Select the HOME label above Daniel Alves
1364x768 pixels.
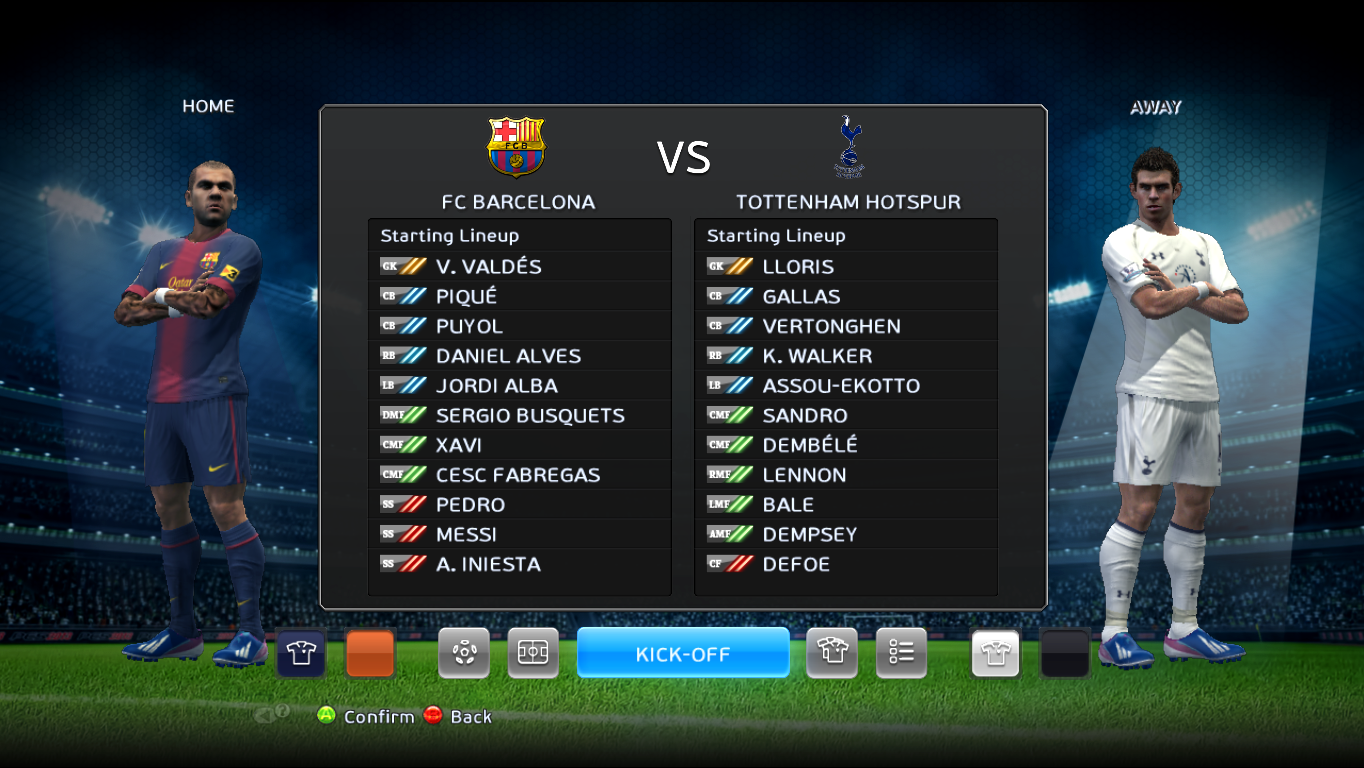[x=208, y=106]
